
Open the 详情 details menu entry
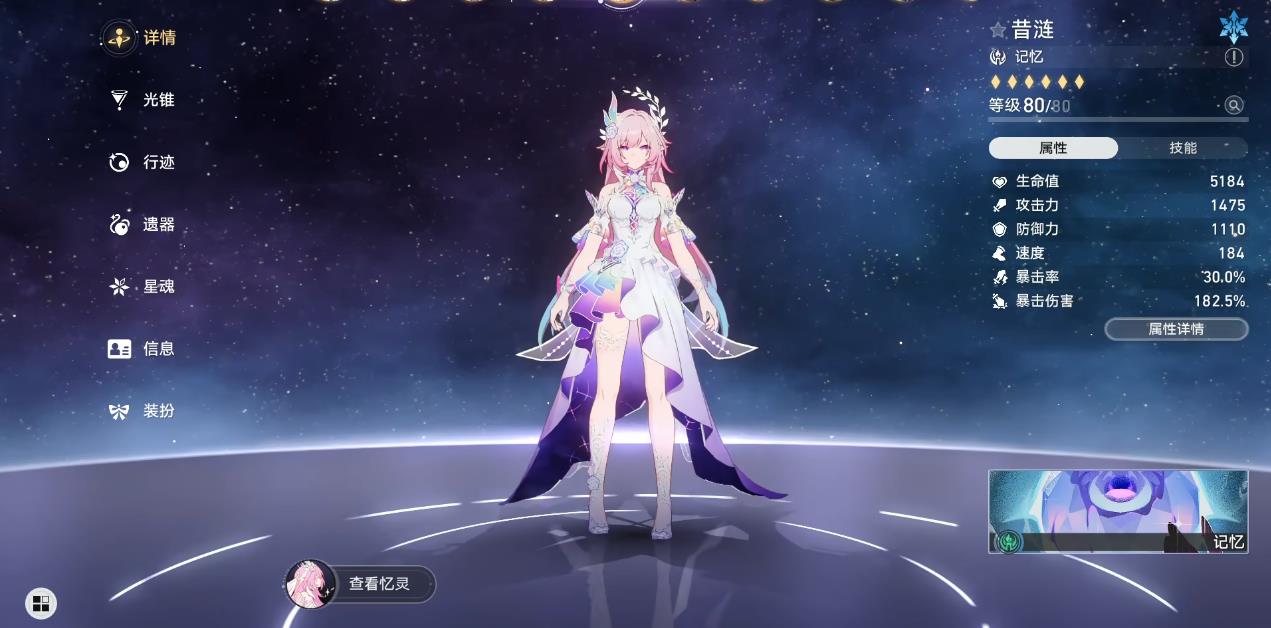(141, 38)
